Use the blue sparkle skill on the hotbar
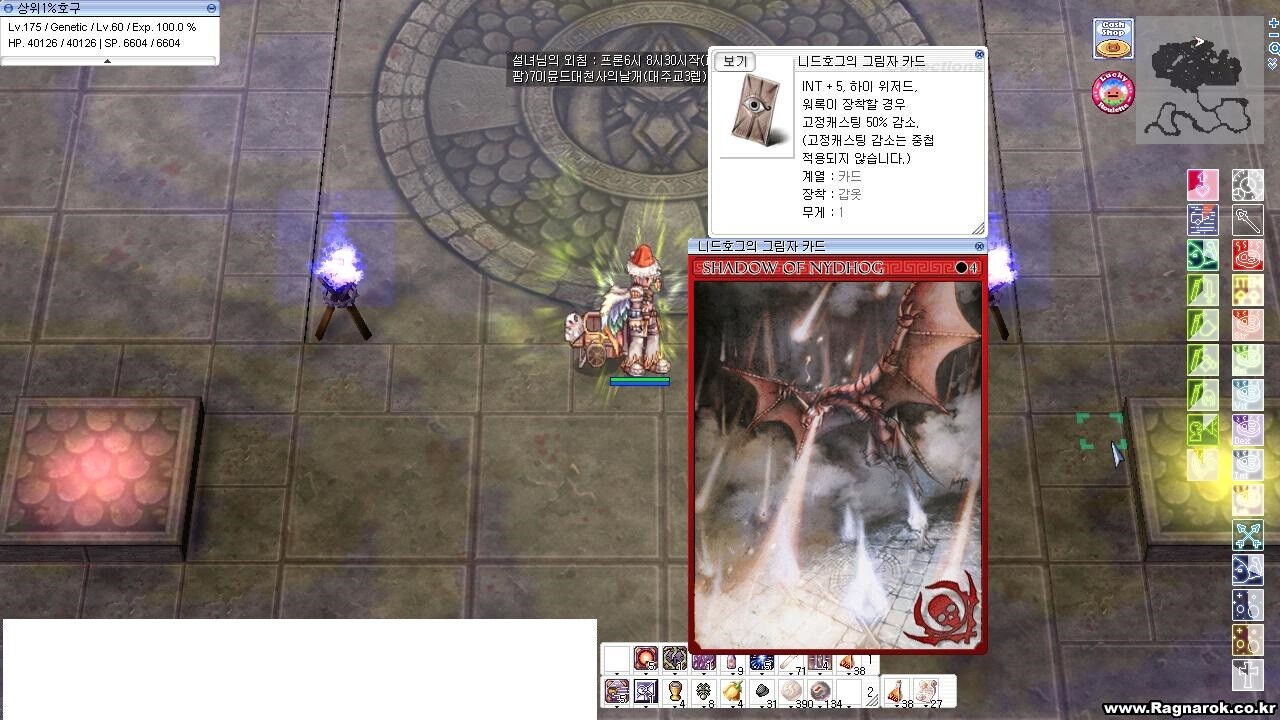The height and width of the screenshot is (720, 1280). coord(761,660)
